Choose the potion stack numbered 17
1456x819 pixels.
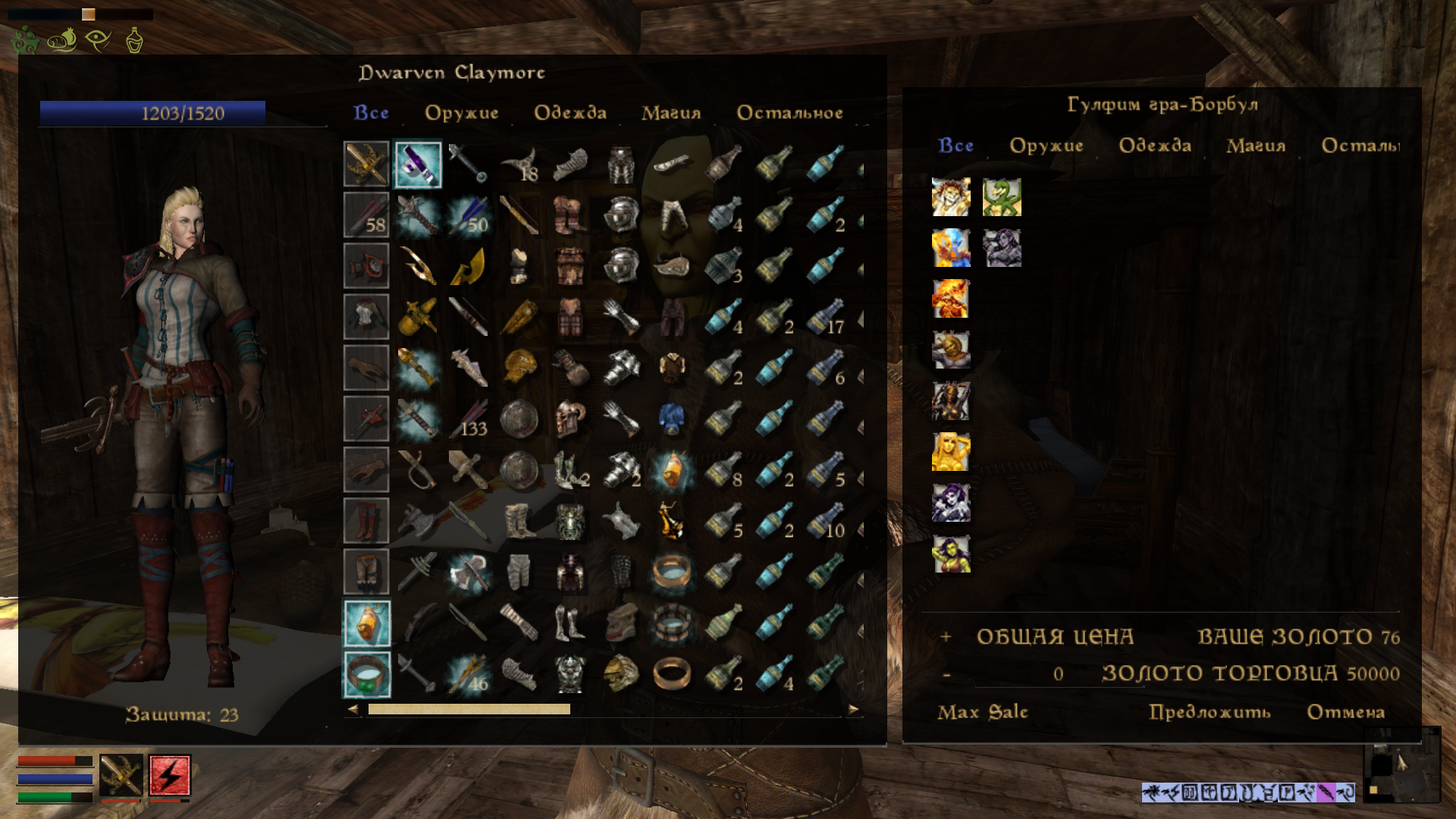[x=825, y=317]
